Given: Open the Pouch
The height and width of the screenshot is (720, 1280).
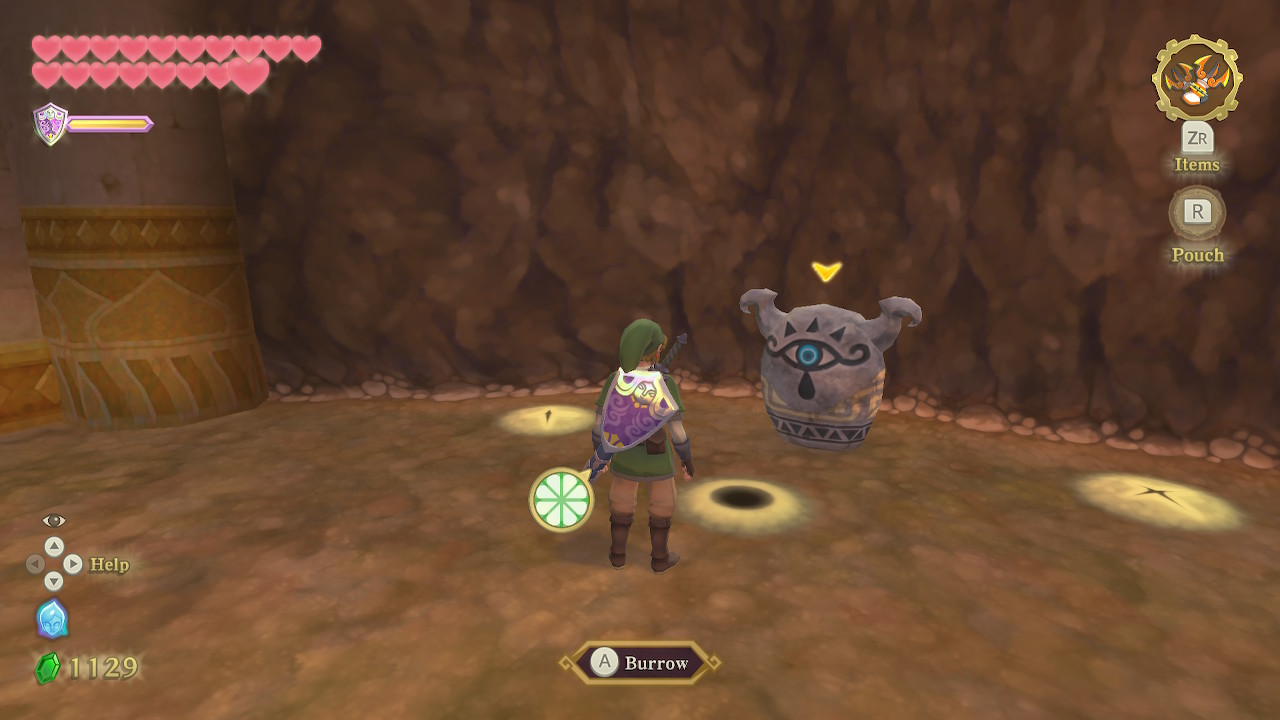Looking at the screenshot, I should 1197,212.
